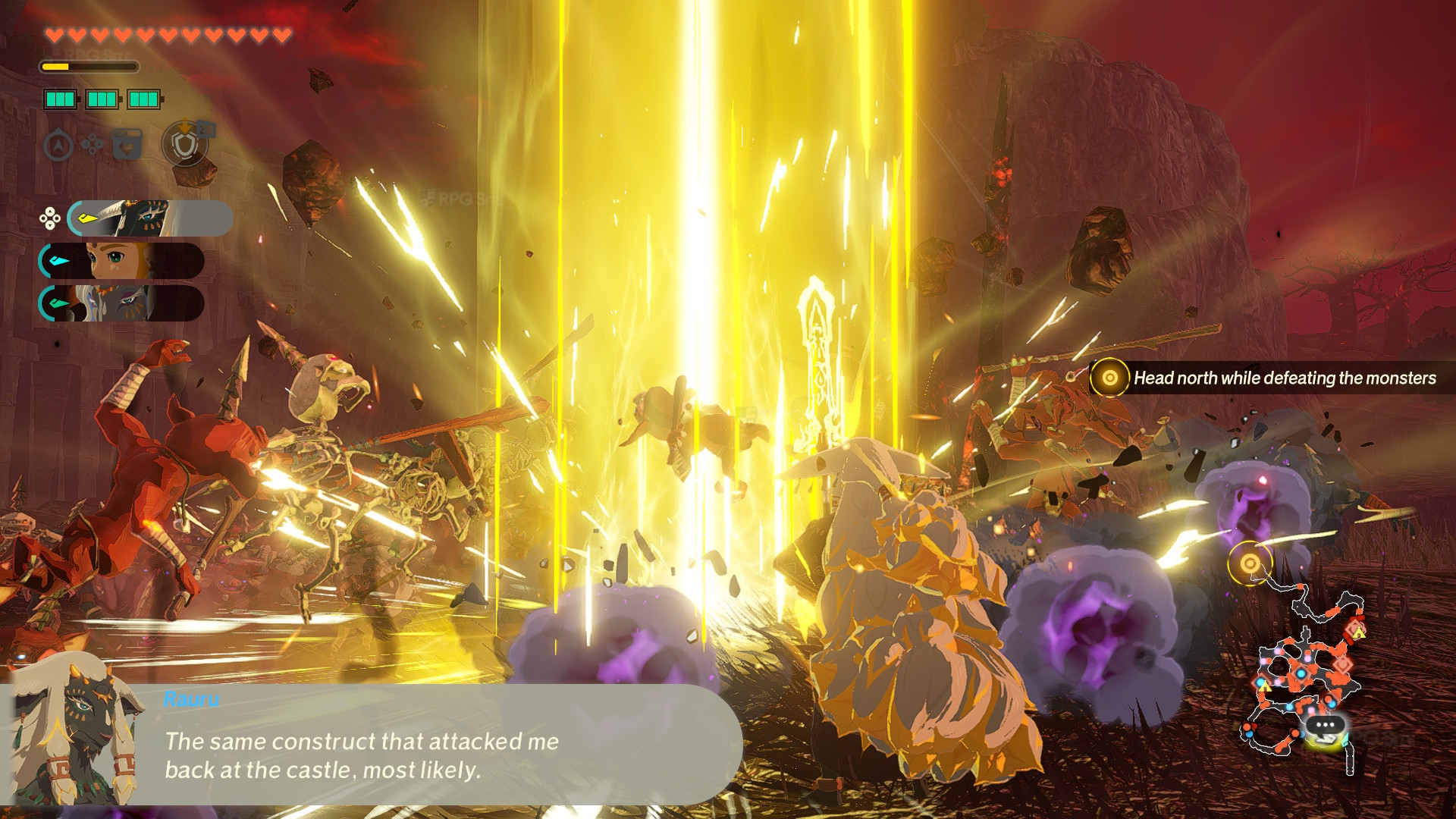Click Rauru's dialogue speaker portrait
The image size is (1456, 819).
tap(74, 732)
